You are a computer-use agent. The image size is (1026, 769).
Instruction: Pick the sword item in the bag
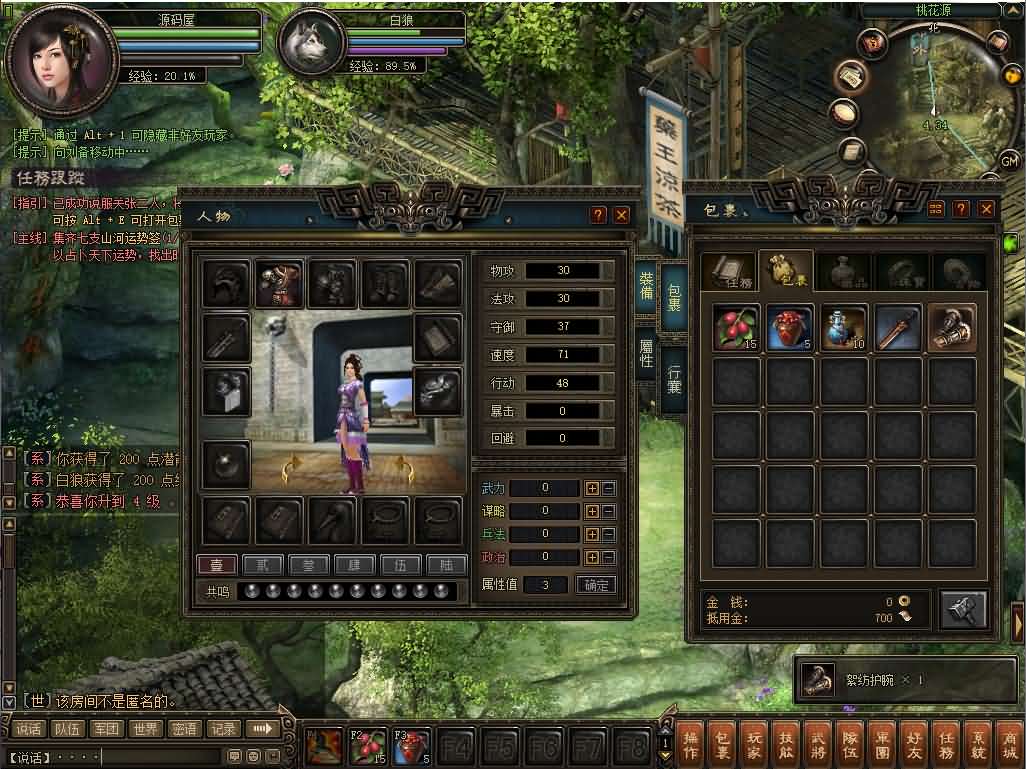(898, 328)
